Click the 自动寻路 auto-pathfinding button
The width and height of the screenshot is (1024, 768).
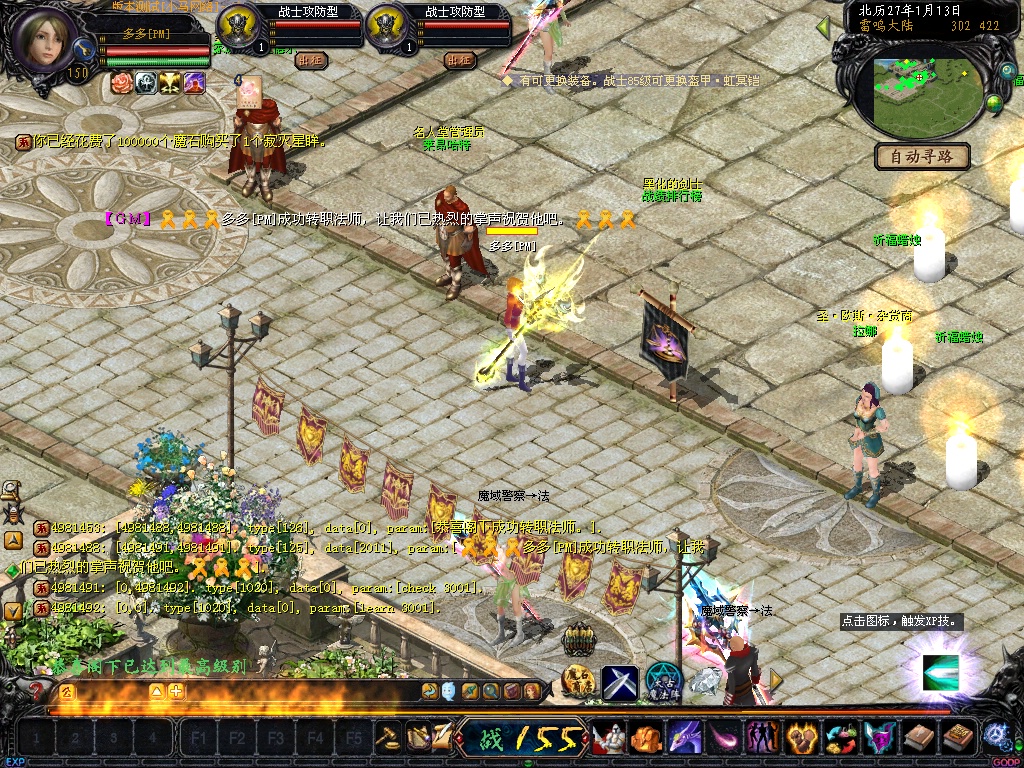(922, 156)
